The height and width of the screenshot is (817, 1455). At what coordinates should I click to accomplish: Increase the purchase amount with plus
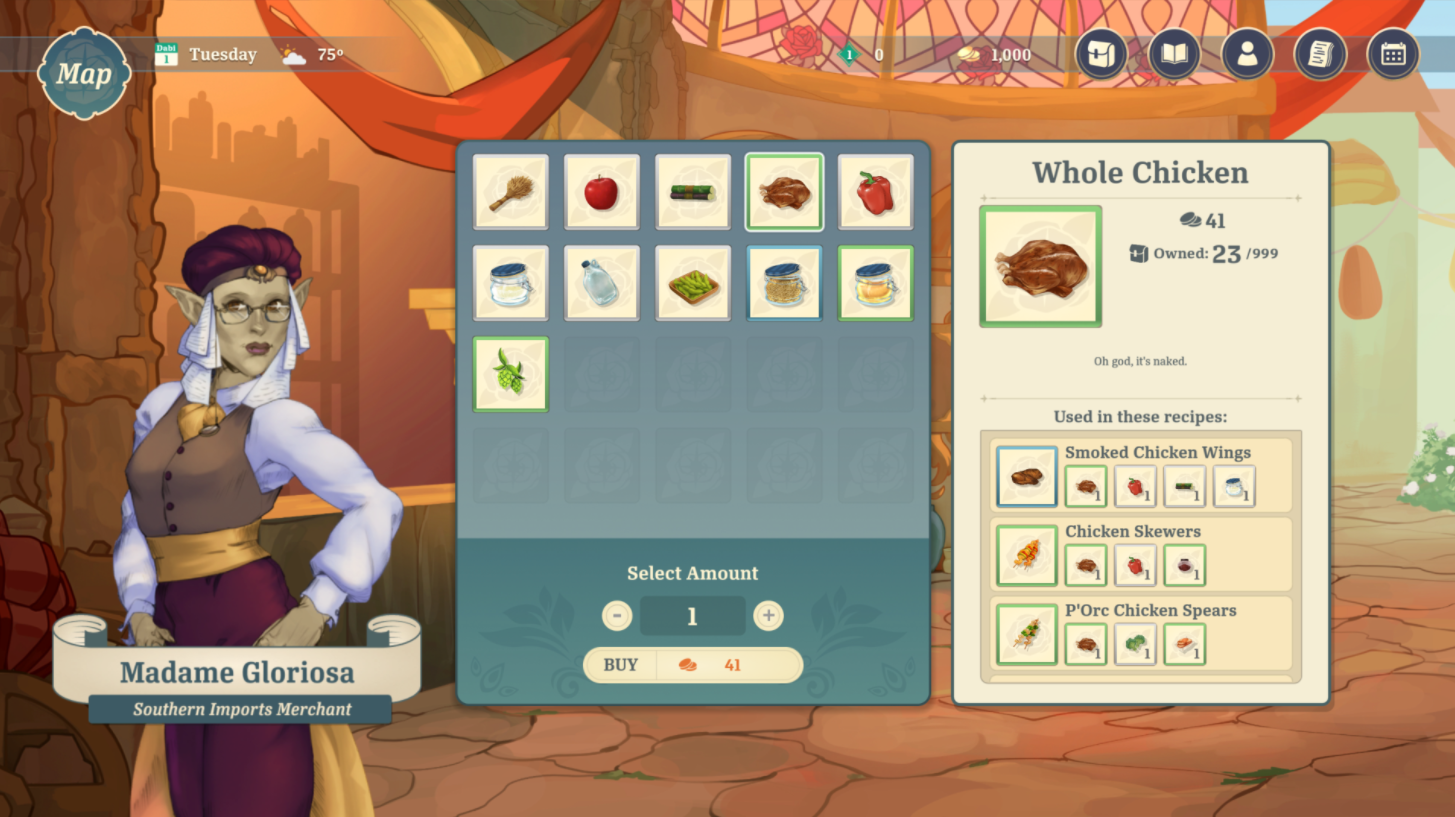(768, 616)
